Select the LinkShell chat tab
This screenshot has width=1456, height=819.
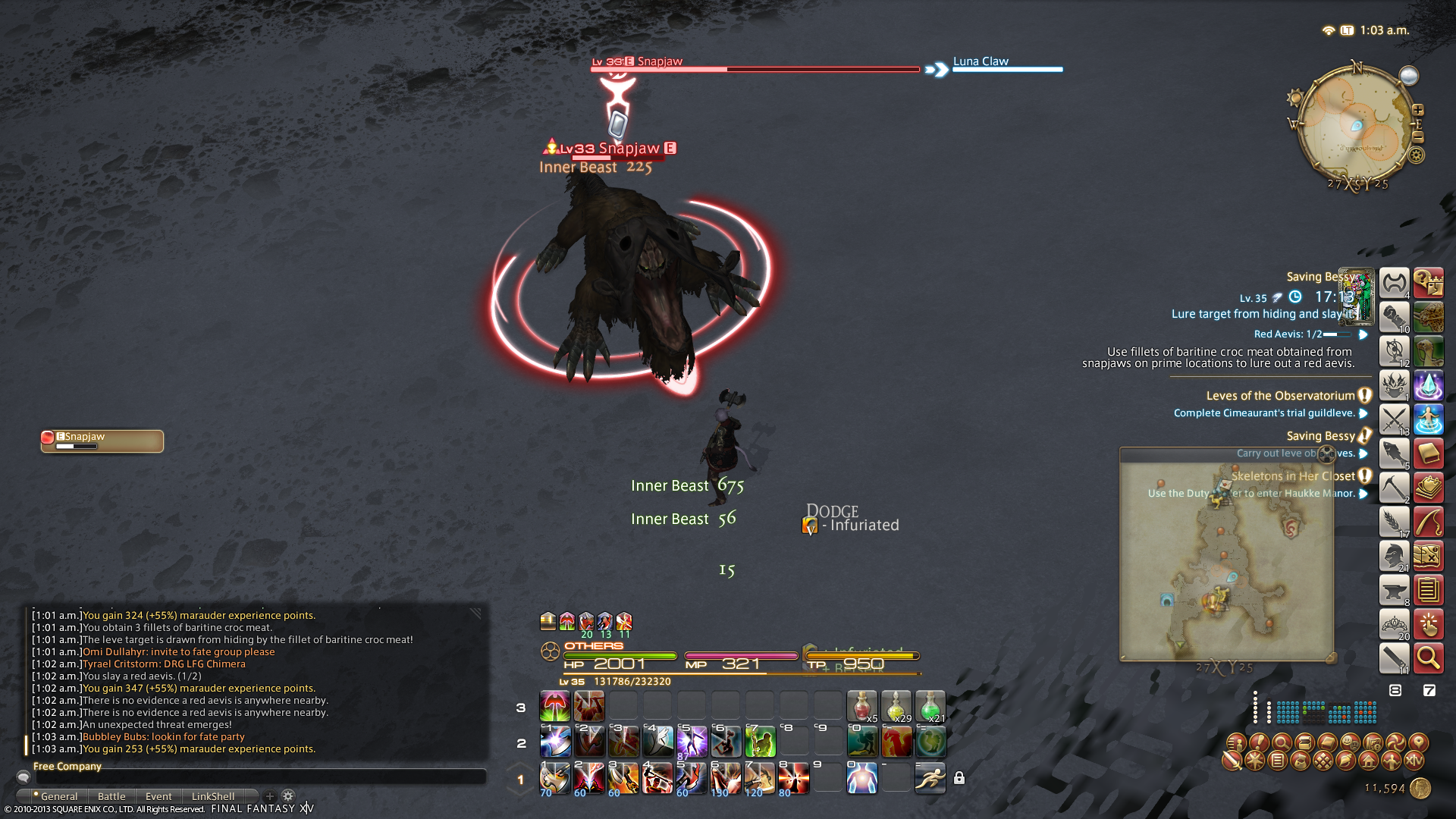(x=212, y=796)
